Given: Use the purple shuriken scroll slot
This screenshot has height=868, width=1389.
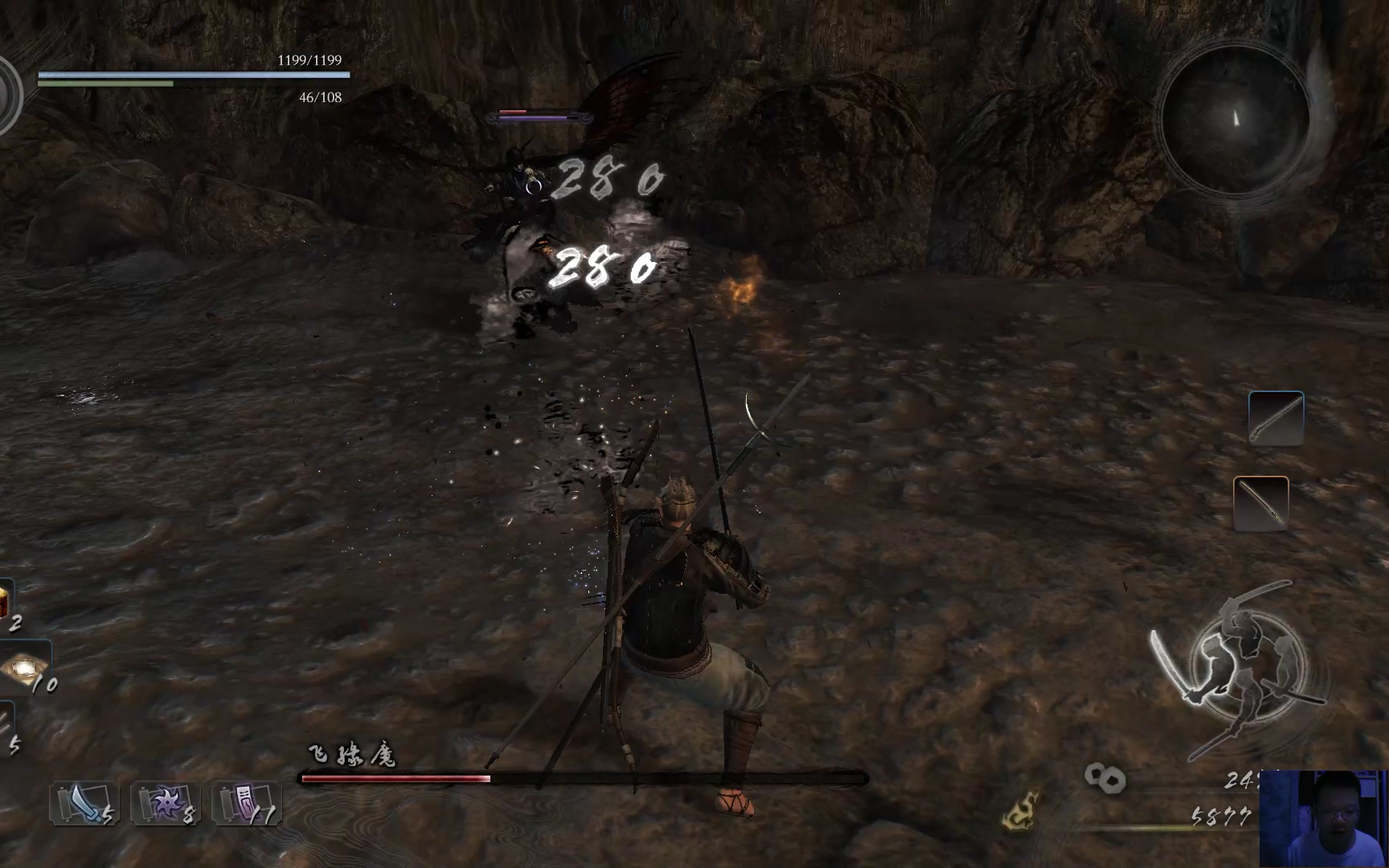Looking at the screenshot, I should coord(166,804).
